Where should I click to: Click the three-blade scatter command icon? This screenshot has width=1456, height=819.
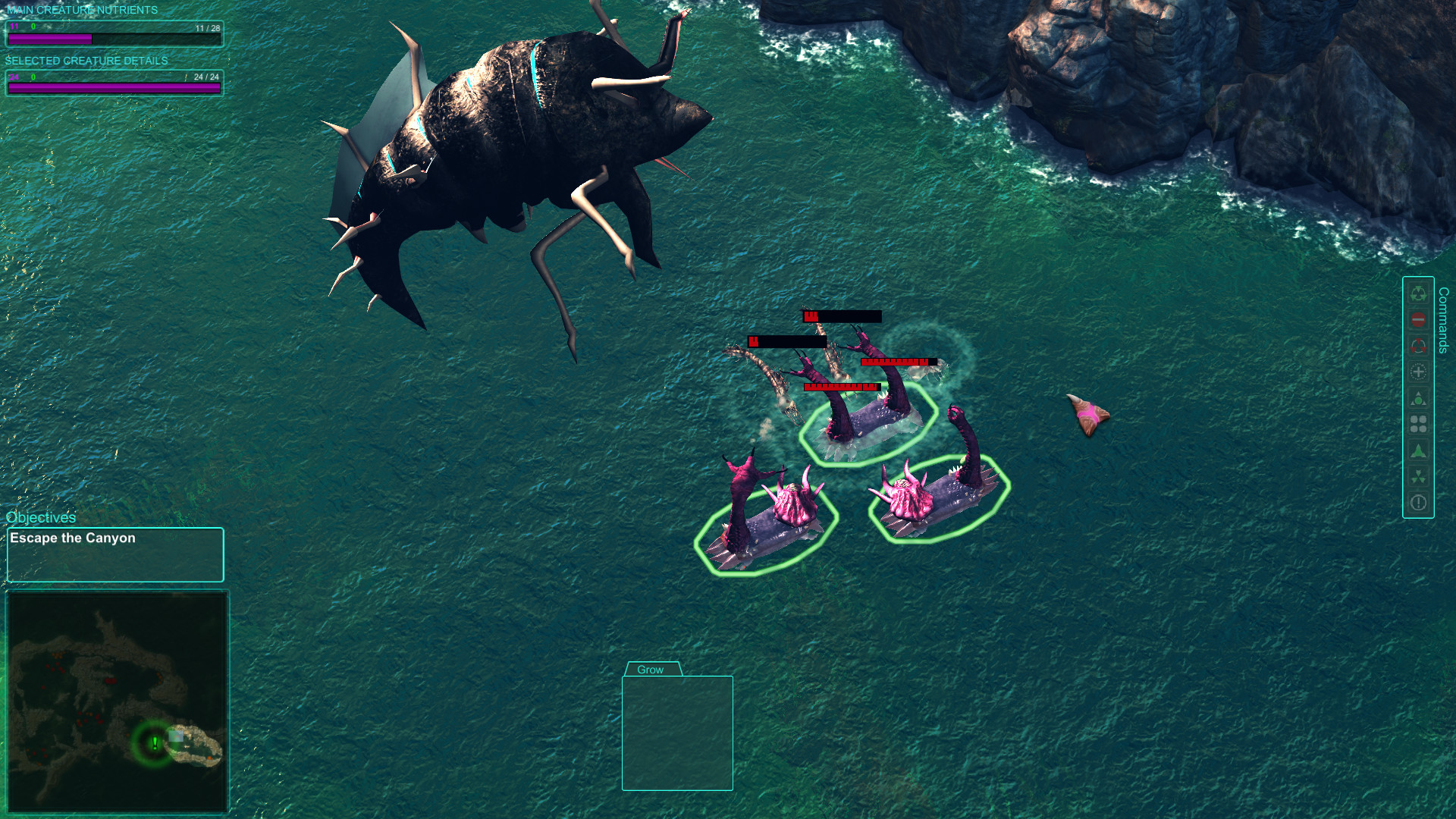(1418, 472)
